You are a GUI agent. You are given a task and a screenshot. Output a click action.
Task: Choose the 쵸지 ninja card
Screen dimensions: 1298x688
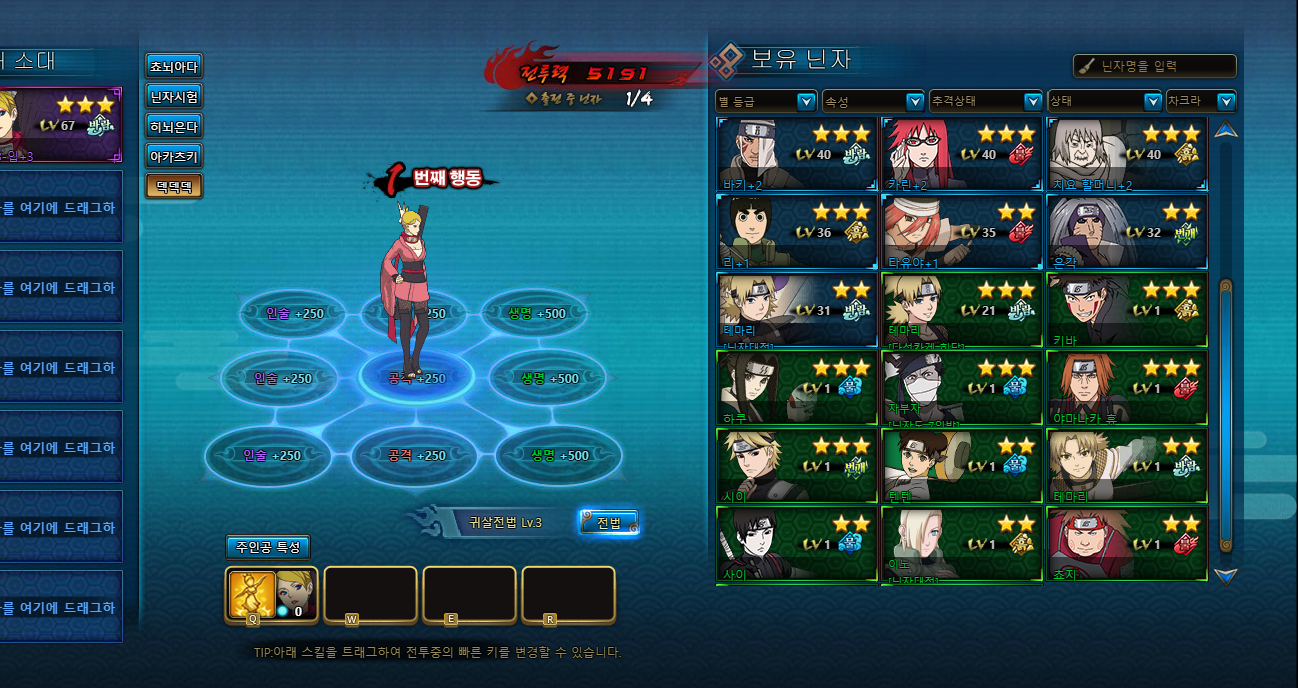click(x=1126, y=544)
